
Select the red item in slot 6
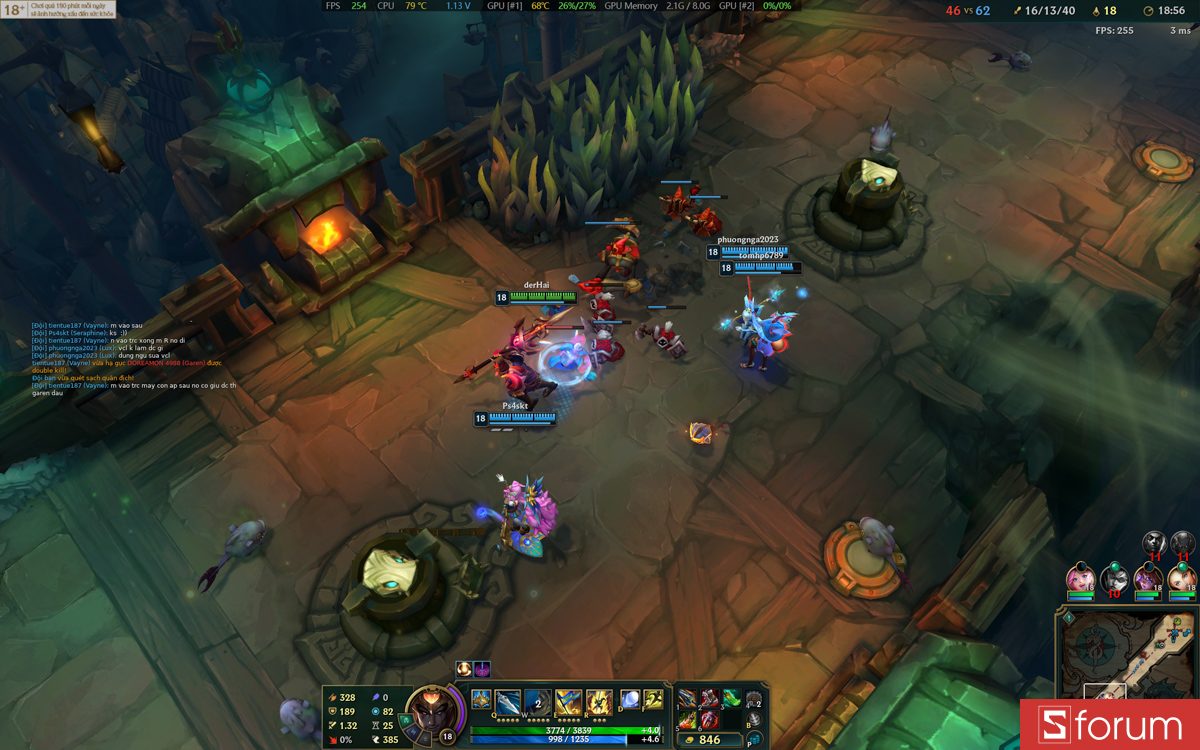tap(709, 719)
